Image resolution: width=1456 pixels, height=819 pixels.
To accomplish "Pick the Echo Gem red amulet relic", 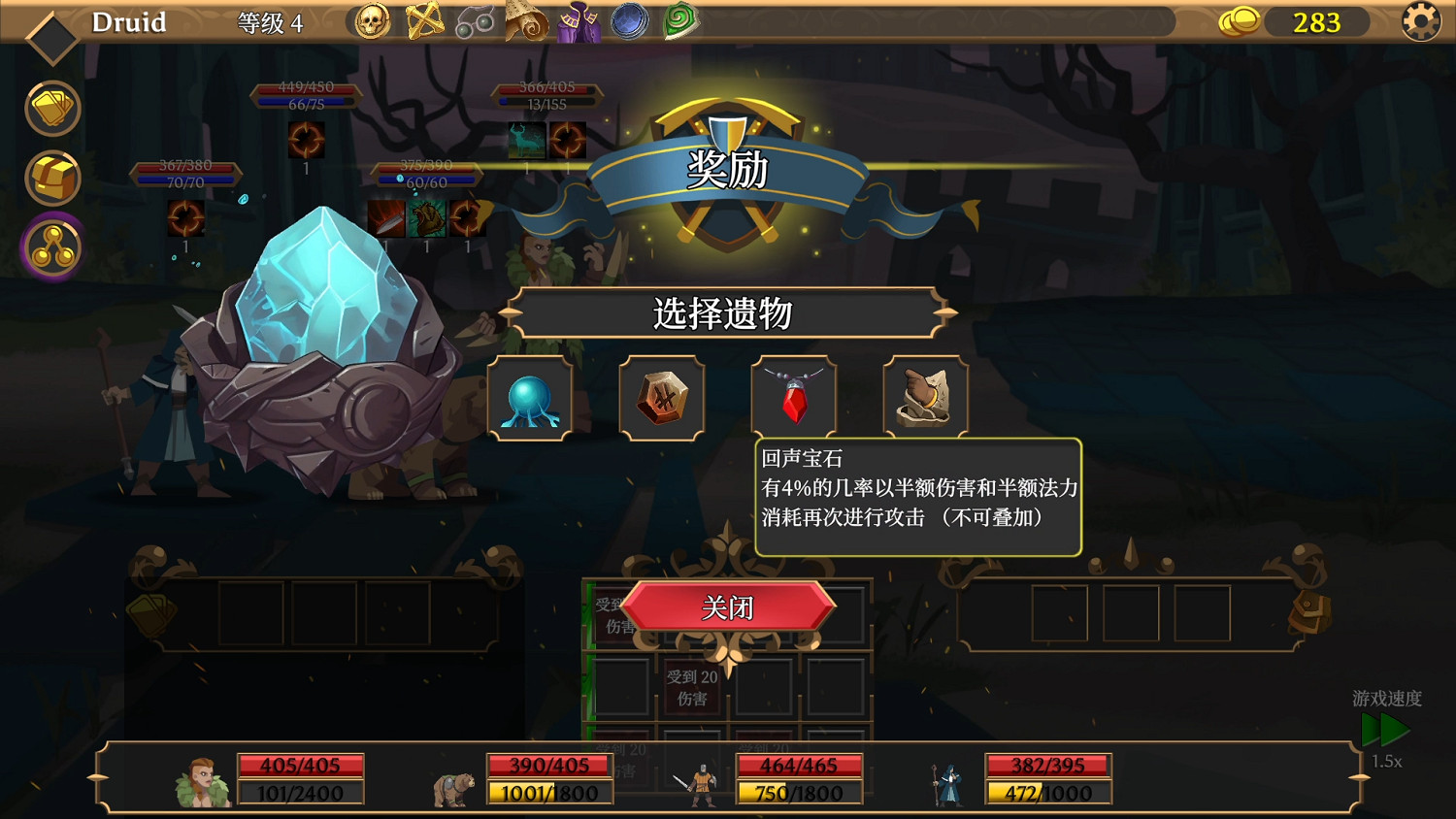I will 793,398.
